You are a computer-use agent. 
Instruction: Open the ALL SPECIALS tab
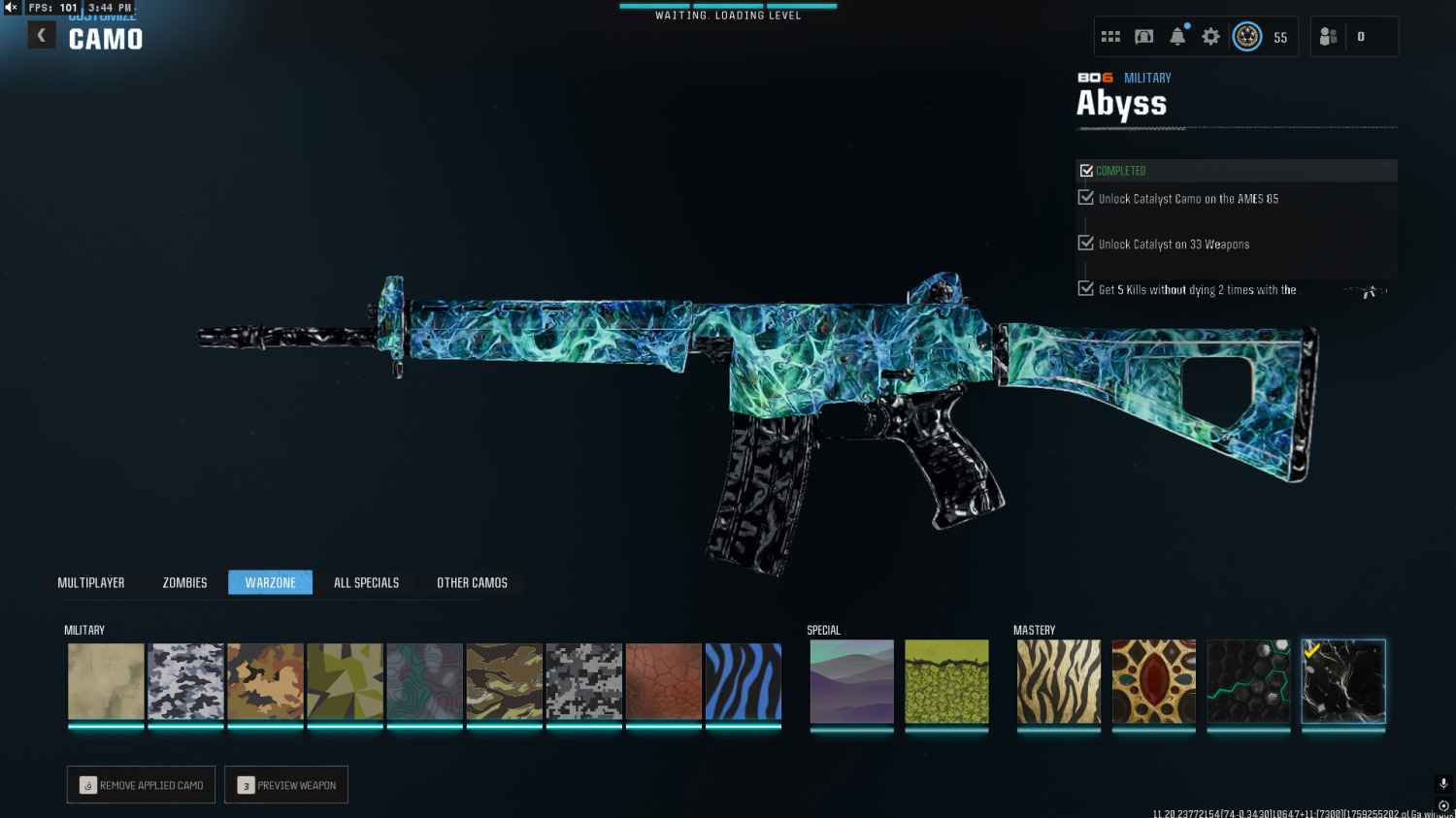pyautogui.click(x=366, y=582)
